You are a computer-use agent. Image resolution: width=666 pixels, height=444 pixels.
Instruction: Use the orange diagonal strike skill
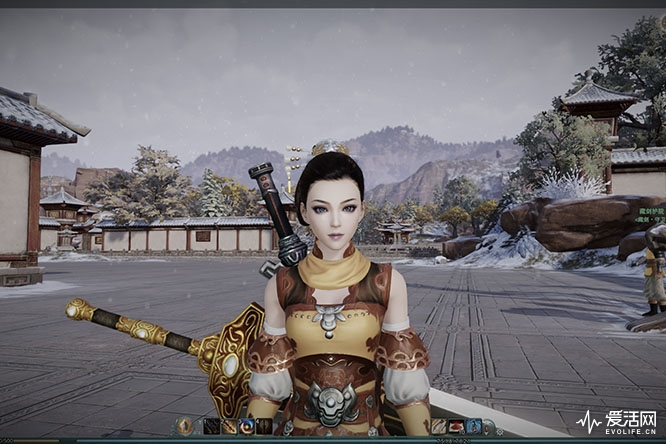coord(229,426)
